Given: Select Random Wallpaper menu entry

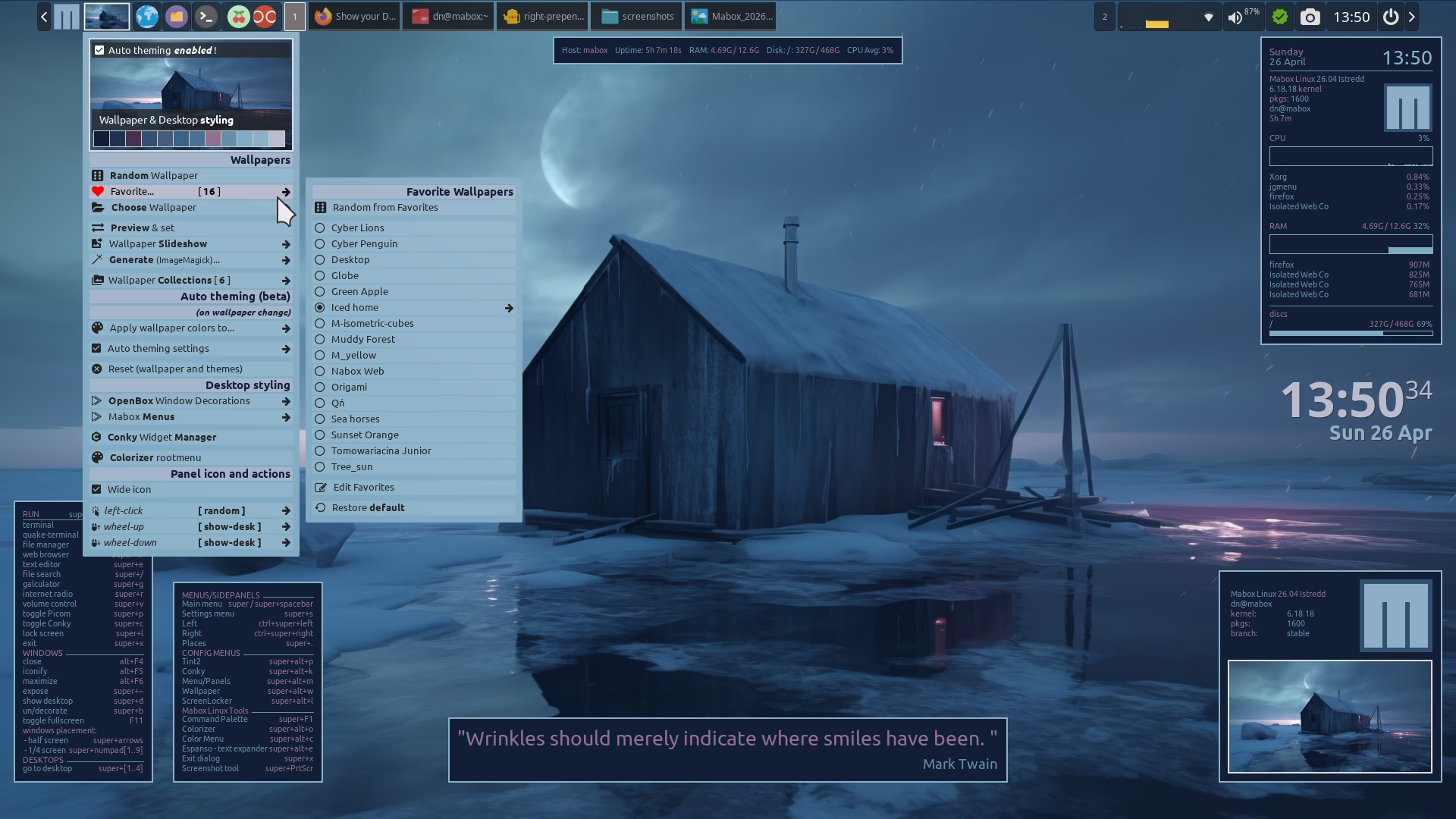Looking at the screenshot, I should (x=153, y=175).
